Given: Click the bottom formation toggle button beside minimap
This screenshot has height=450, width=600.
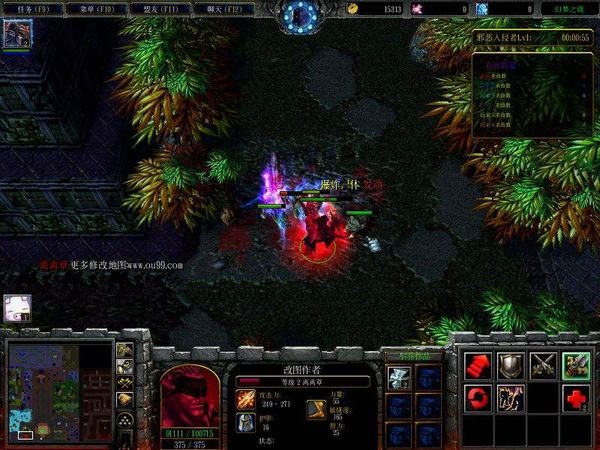Looking at the screenshot, I should pos(125,419).
